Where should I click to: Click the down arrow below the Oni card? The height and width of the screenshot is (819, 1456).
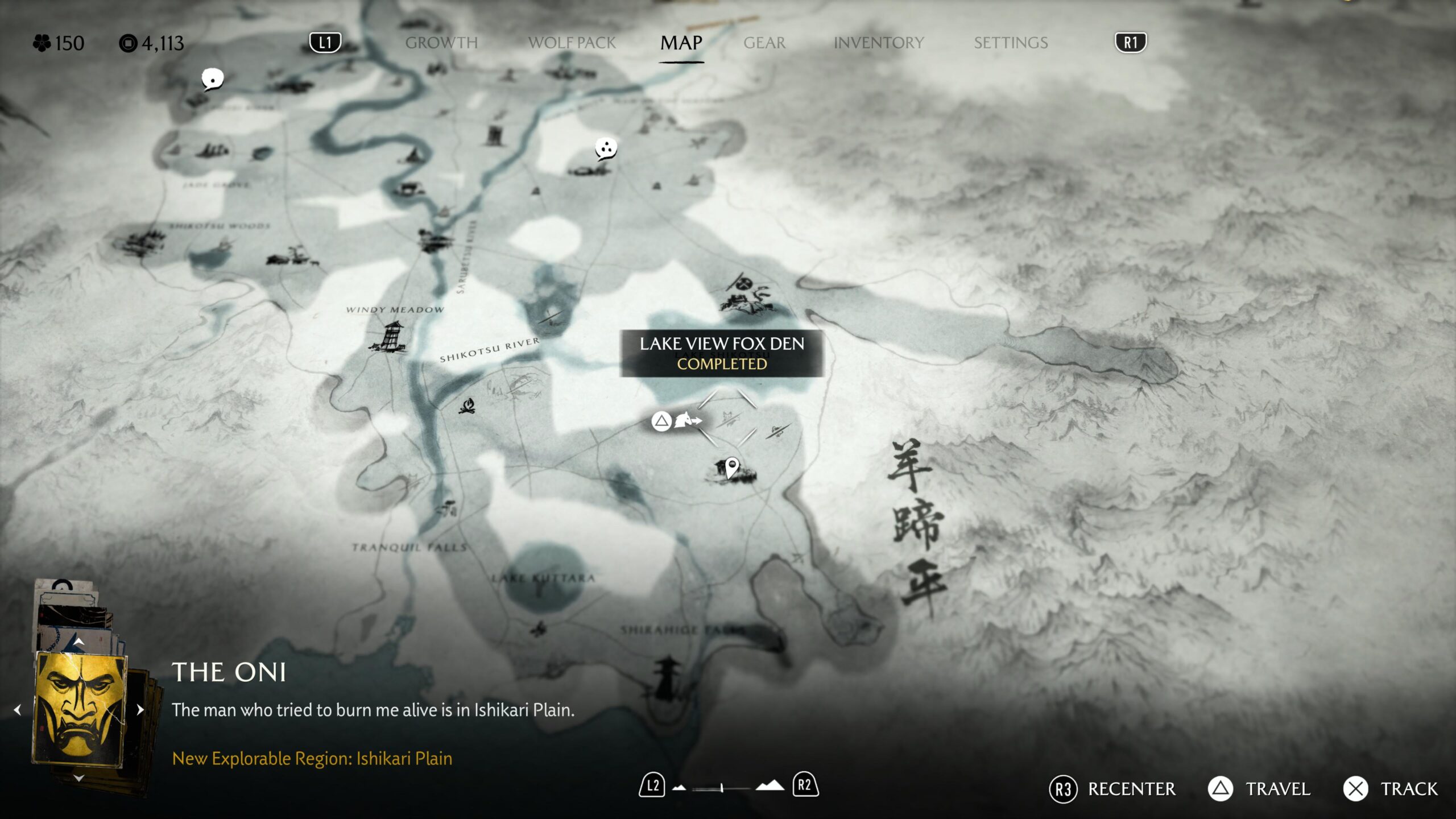[x=79, y=777]
